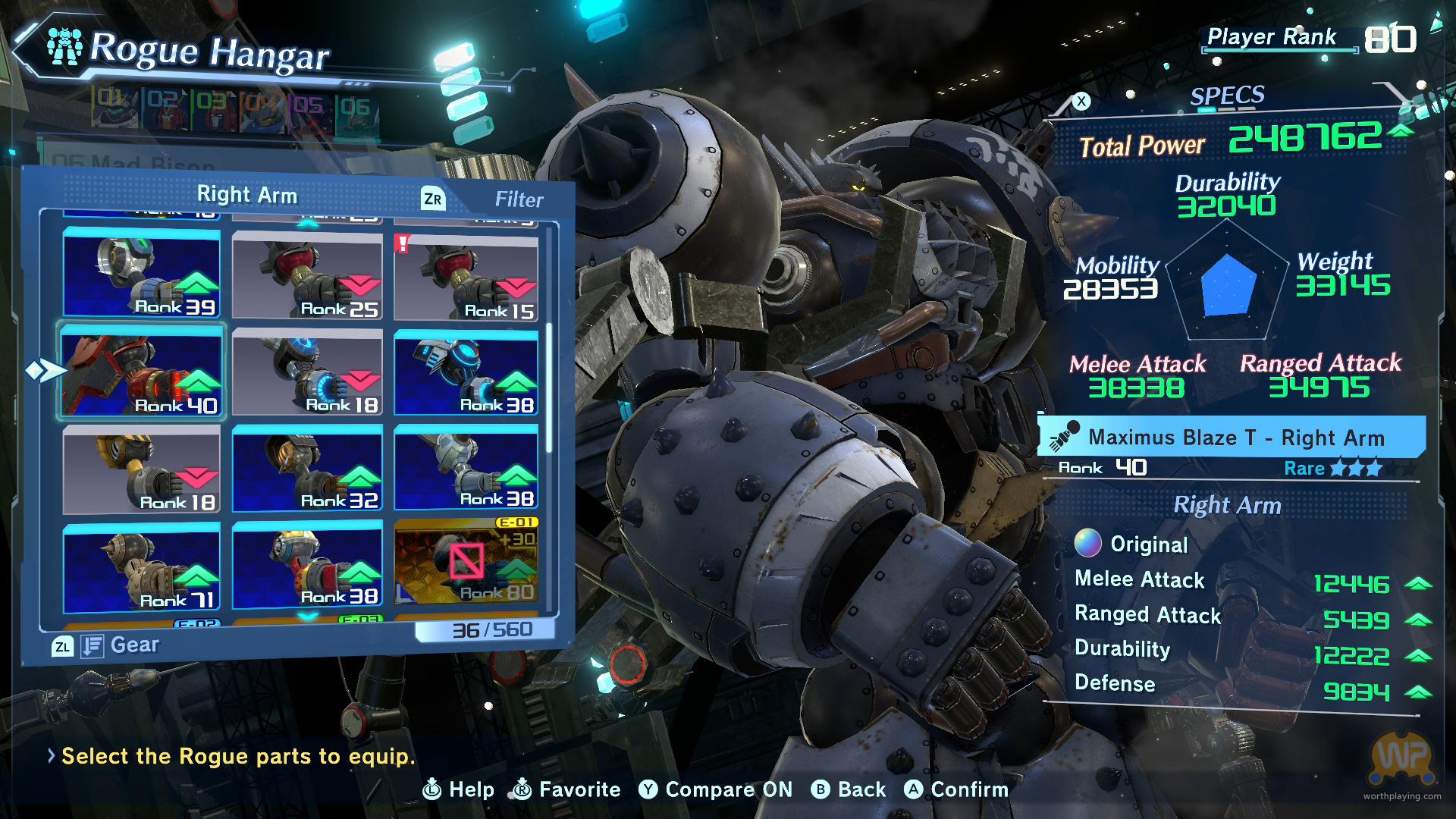This screenshot has height=819, width=1456.
Task: Select the highlighted Rank 40 Maximus Blaze arm
Action: [x=142, y=372]
